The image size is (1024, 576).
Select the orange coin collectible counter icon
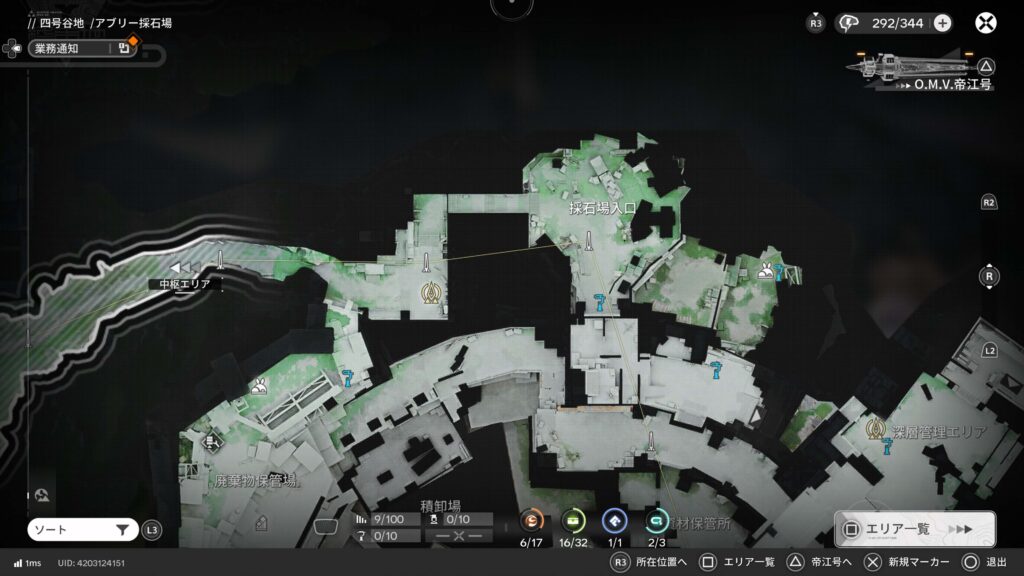pos(531,520)
